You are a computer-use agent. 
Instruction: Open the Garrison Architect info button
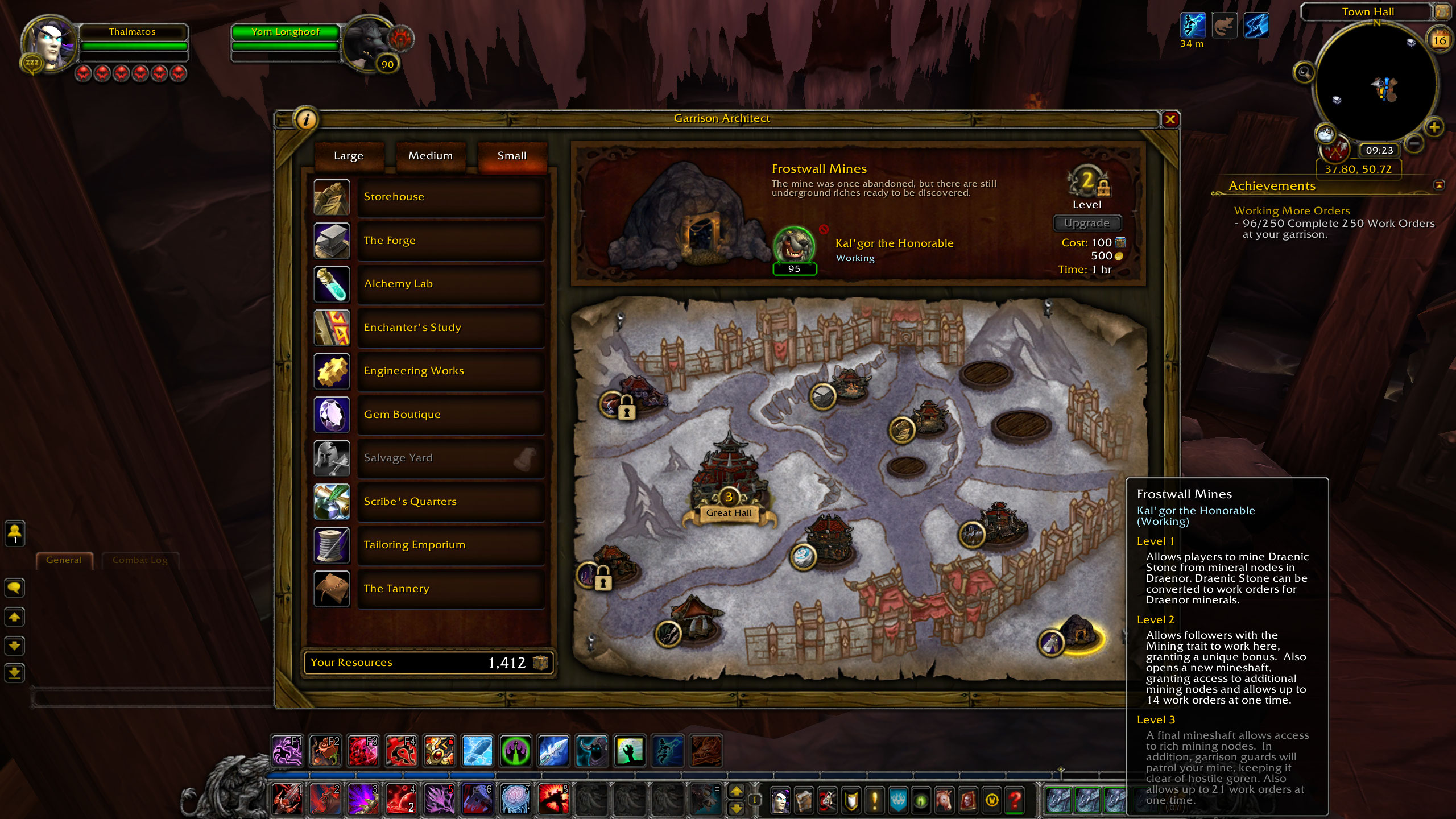[307, 119]
